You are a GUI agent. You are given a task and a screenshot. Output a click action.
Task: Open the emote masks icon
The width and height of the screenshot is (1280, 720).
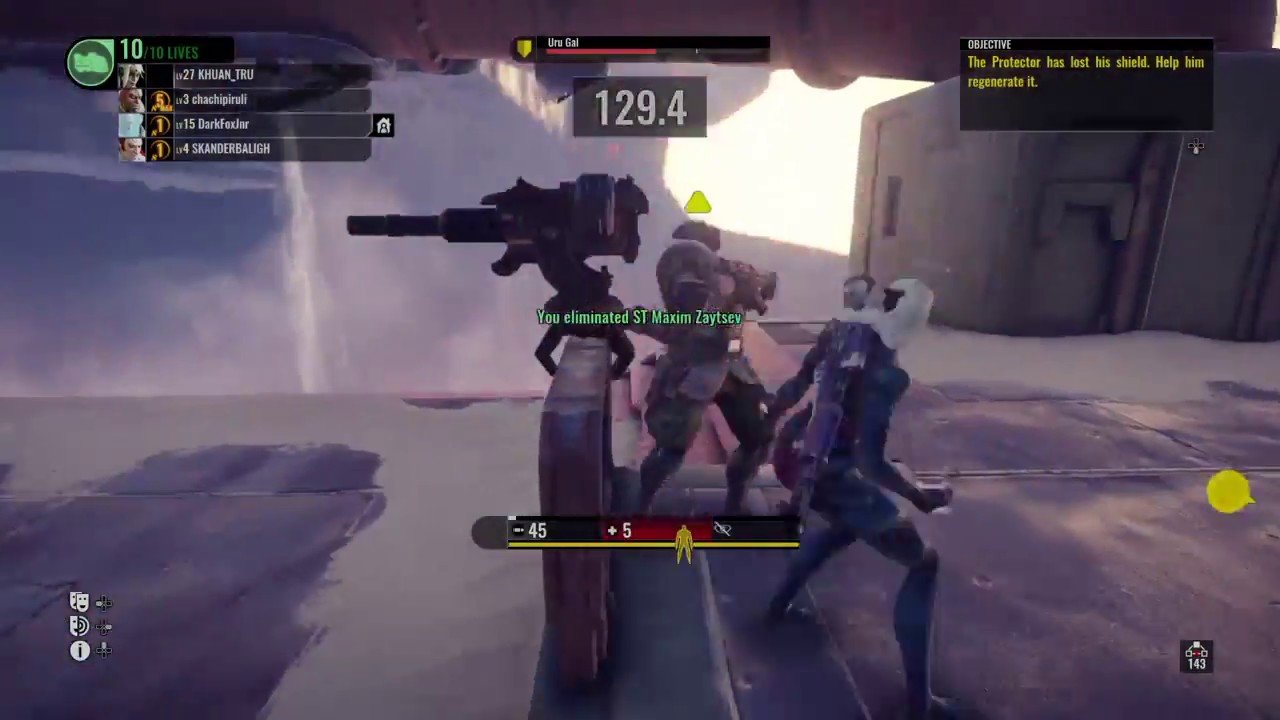pyautogui.click(x=79, y=601)
